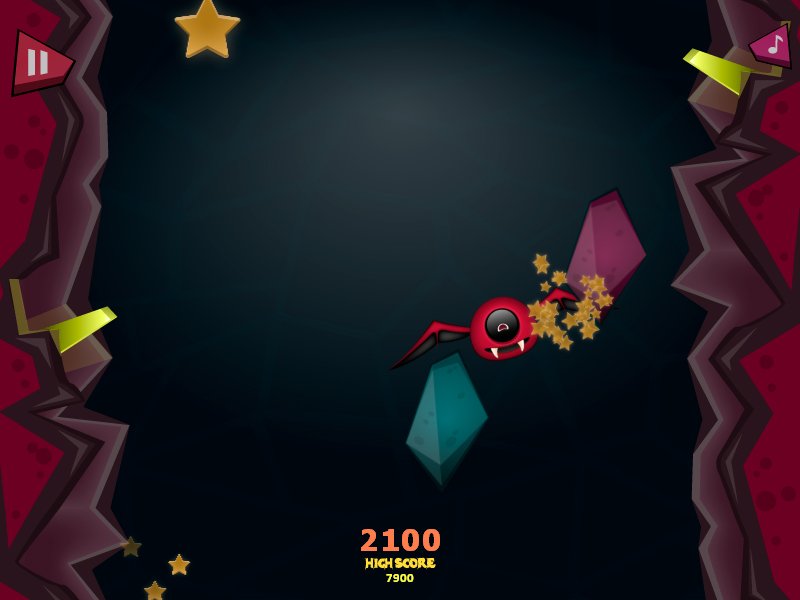Toggle music using the note icon
This screenshot has height=600, width=800.
[x=775, y=46]
